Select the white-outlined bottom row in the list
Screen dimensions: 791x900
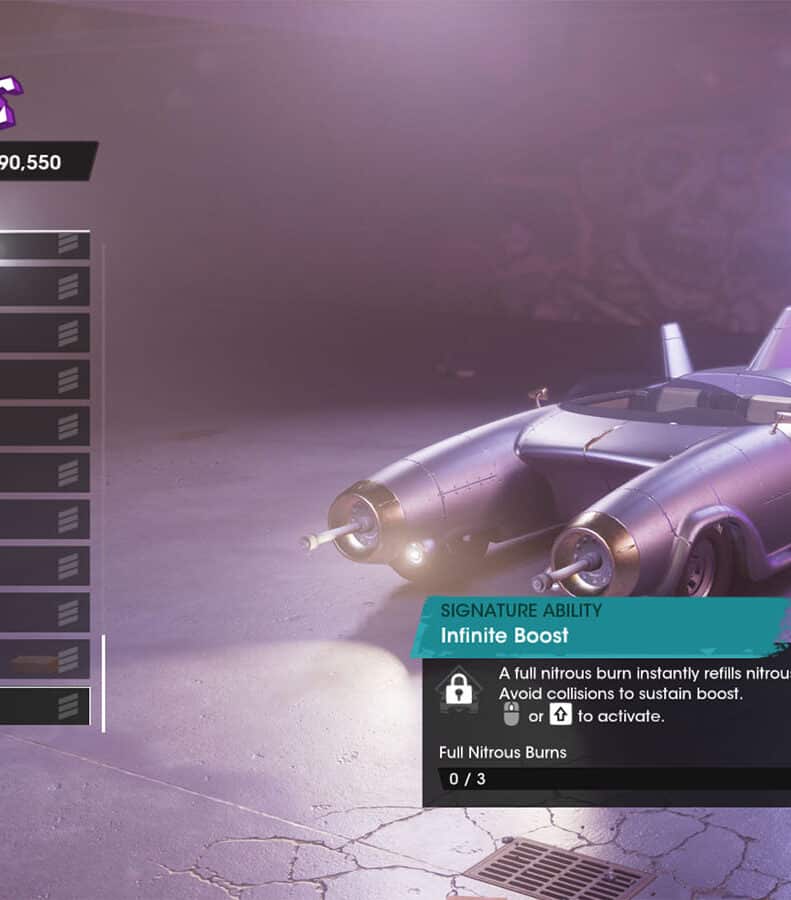44,706
